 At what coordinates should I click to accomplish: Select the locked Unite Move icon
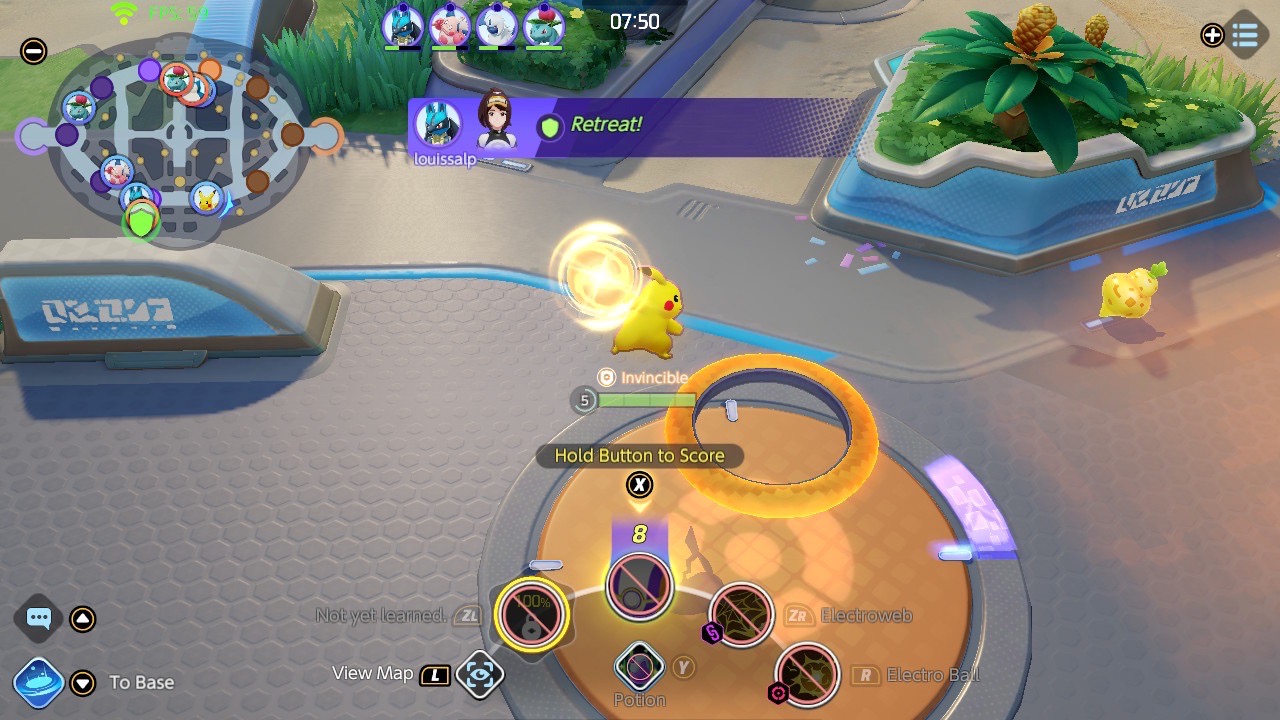531,614
